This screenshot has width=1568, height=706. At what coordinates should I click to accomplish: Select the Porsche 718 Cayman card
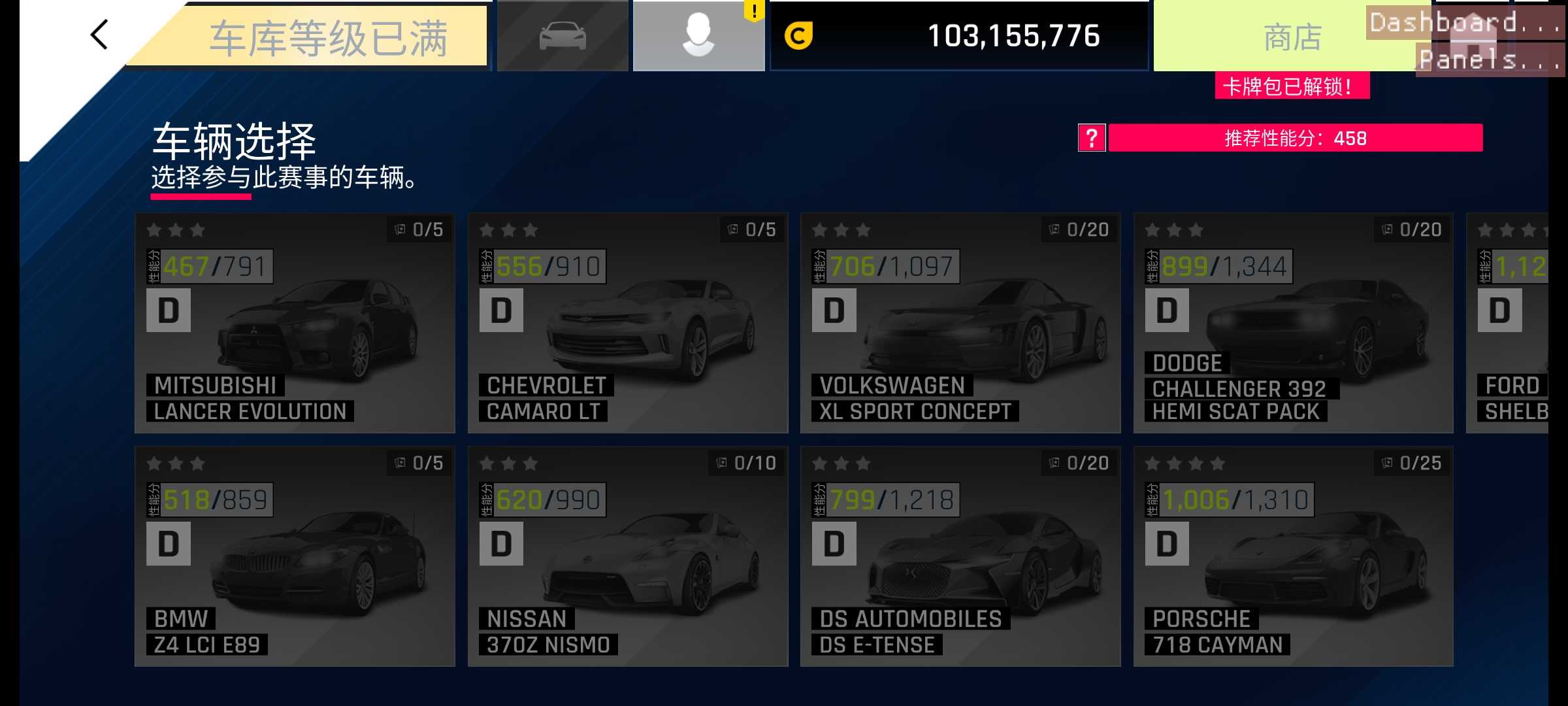(1293, 556)
